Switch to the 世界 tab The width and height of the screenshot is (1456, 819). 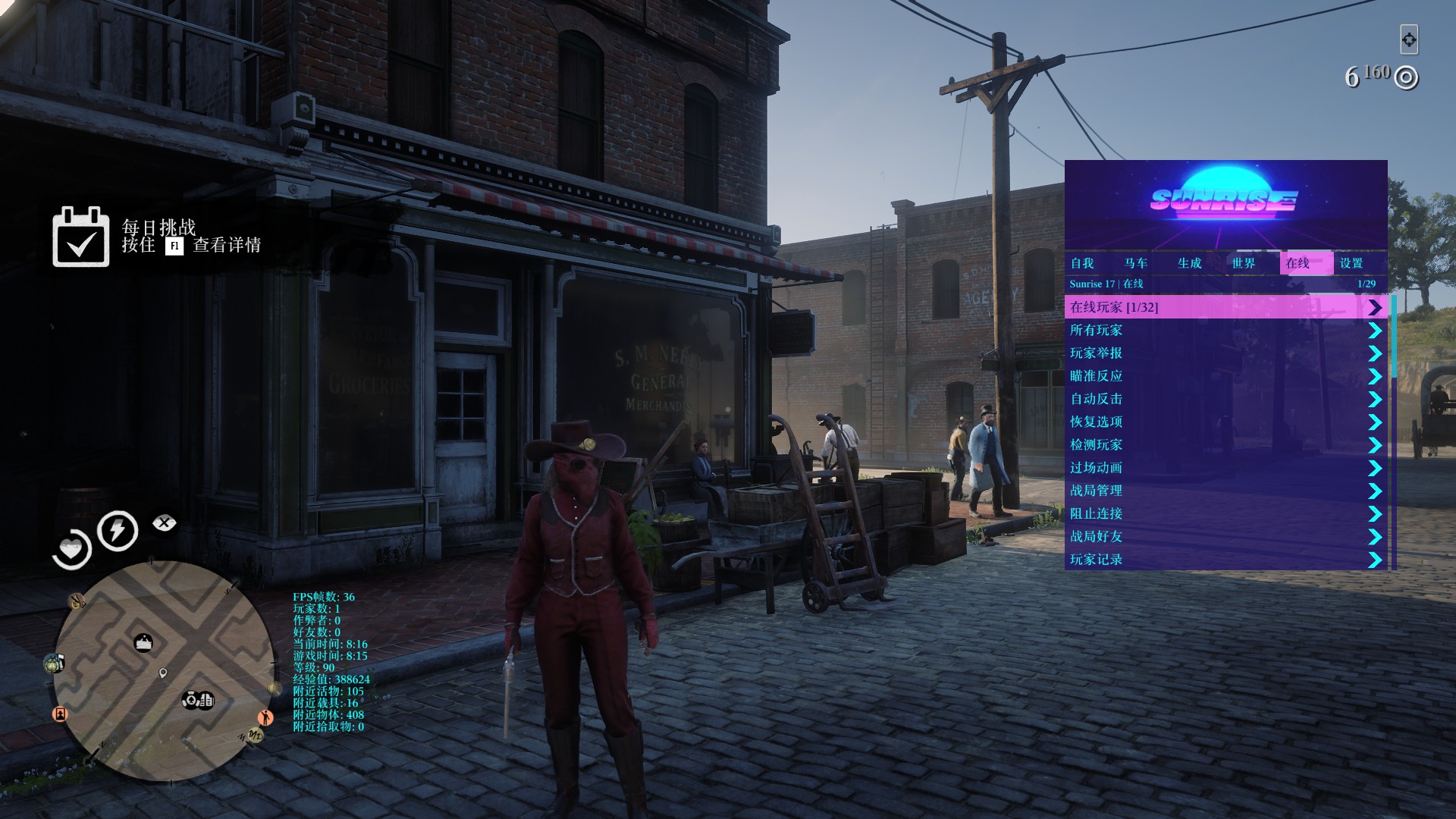(x=1244, y=263)
